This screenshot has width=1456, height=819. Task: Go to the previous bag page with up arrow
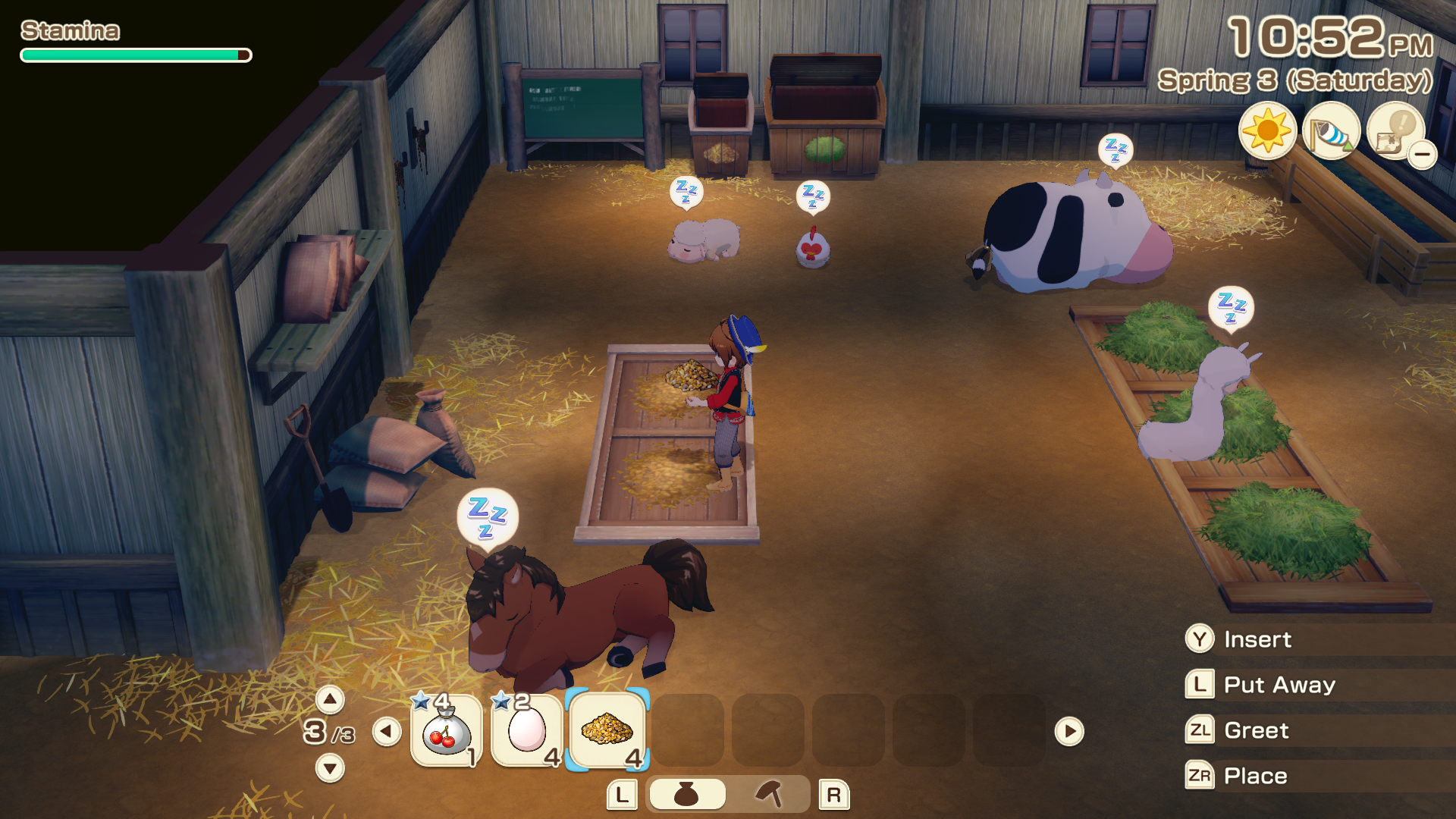330,699
